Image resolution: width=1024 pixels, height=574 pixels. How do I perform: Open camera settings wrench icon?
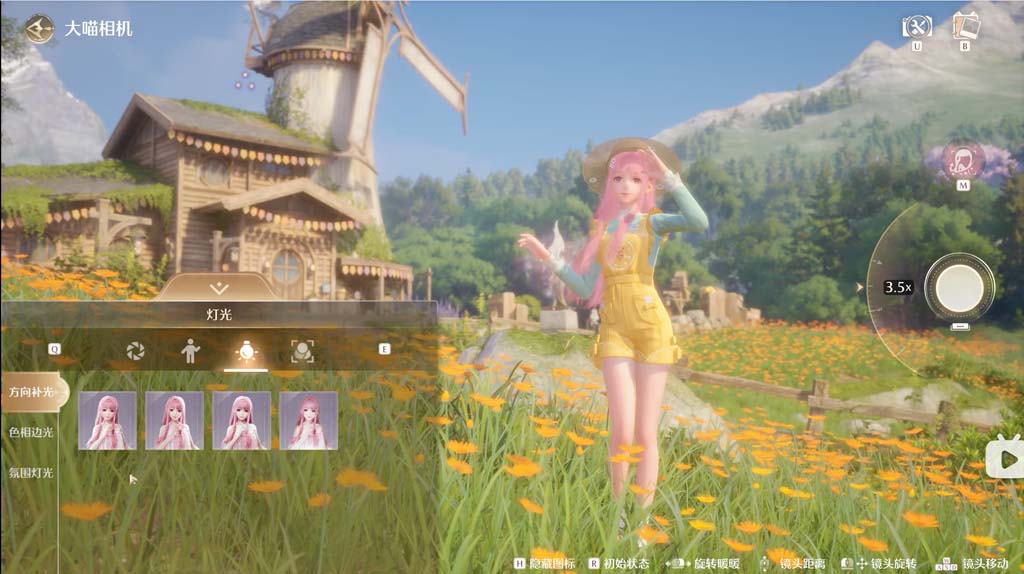[916, 26]
